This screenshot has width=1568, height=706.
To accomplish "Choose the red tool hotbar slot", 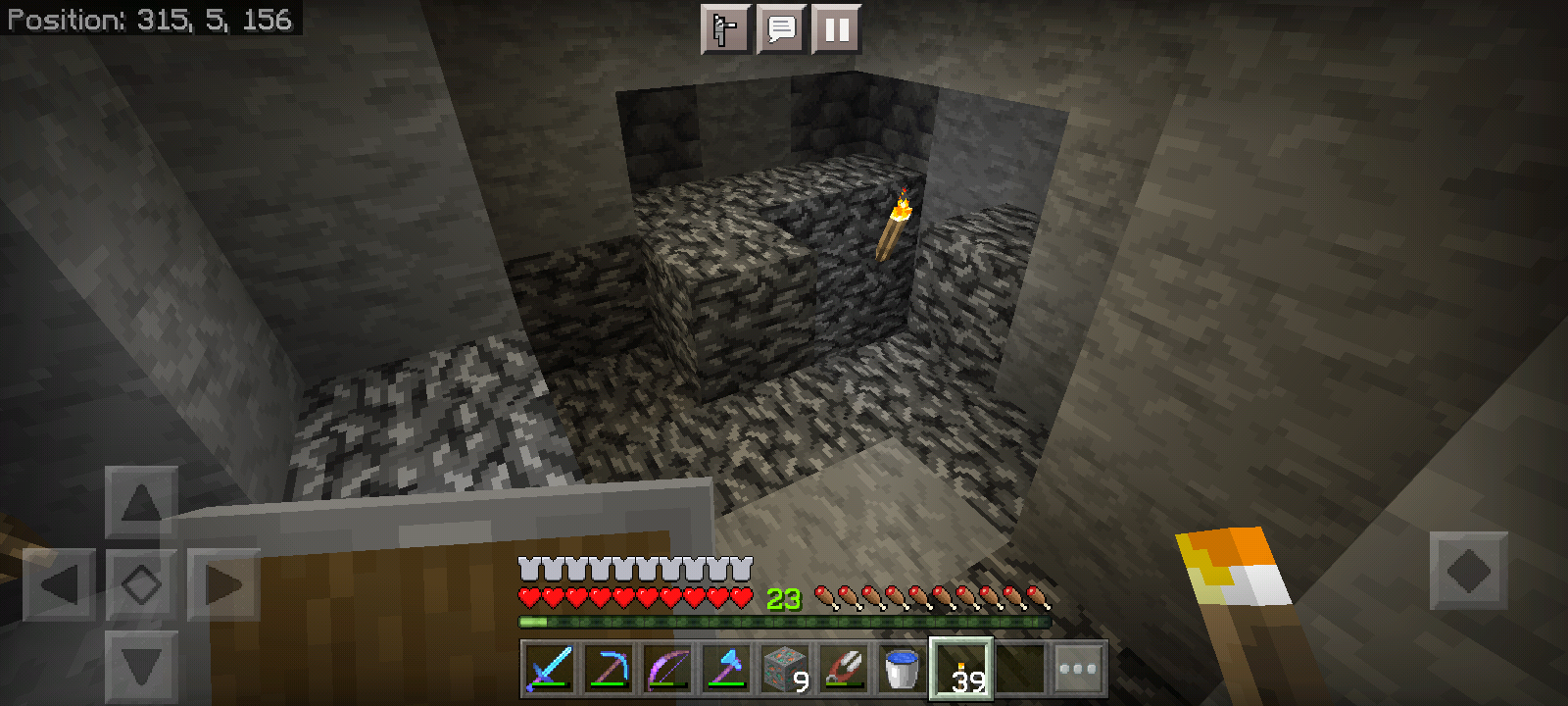I will pyautogui.click(x=844, y=670).
